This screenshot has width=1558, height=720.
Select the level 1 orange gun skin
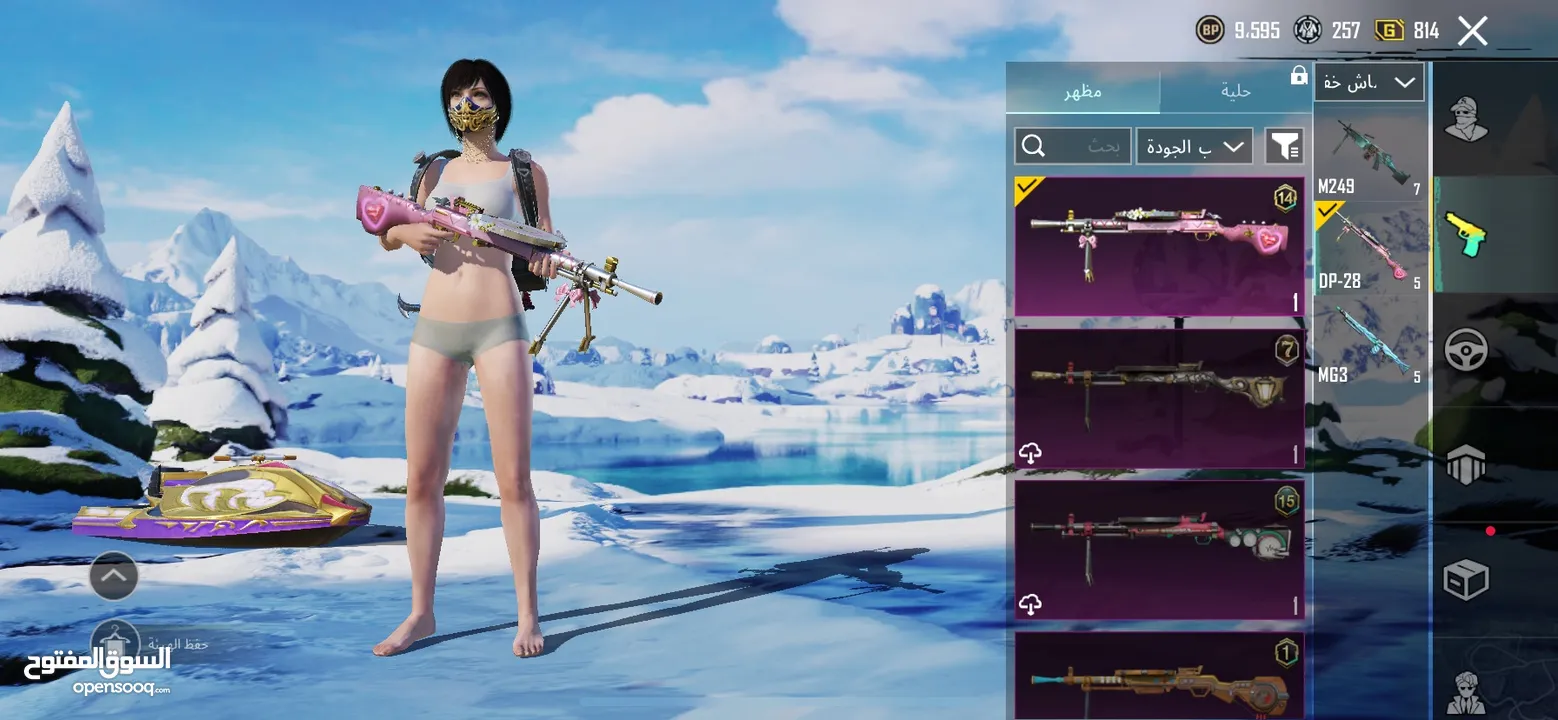pyautogui.click(x=1159, y=677)
